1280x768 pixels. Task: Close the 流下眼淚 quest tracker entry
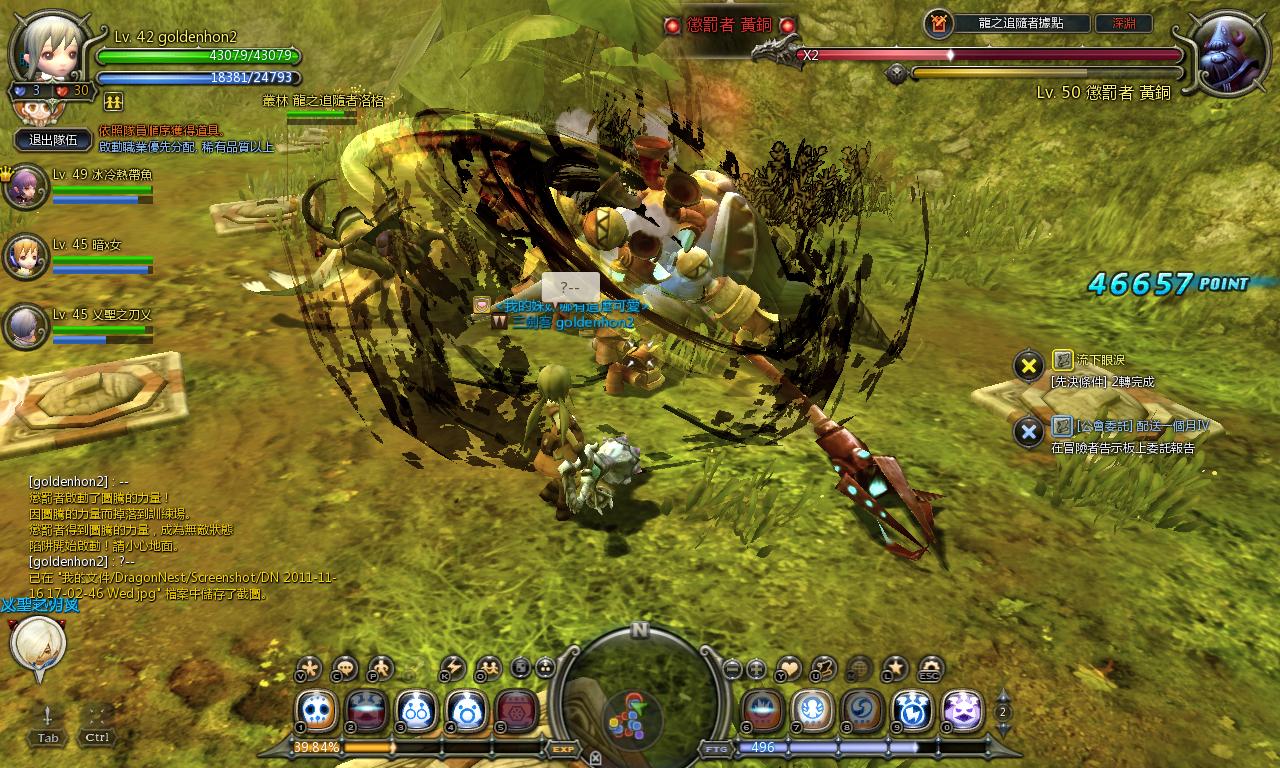coord(1028,366)
